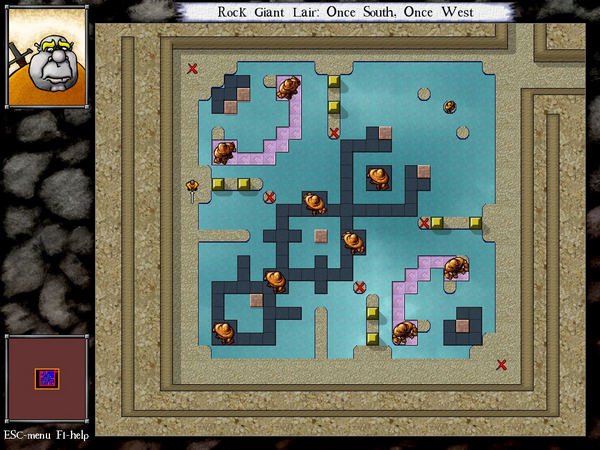Viewport: 600px width, 450px height.
Task: Select the minimap panel
Action: (46, 379)
